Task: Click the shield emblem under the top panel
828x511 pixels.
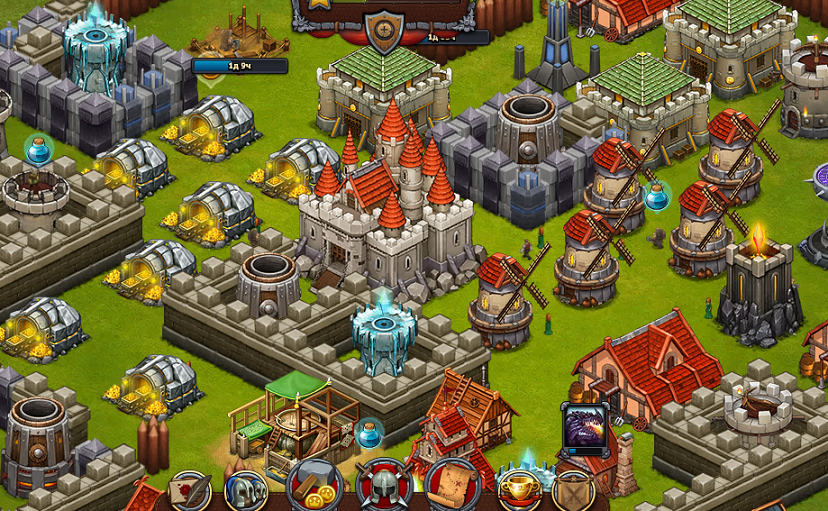Action: pyautogui.click(x=384, y=32)
